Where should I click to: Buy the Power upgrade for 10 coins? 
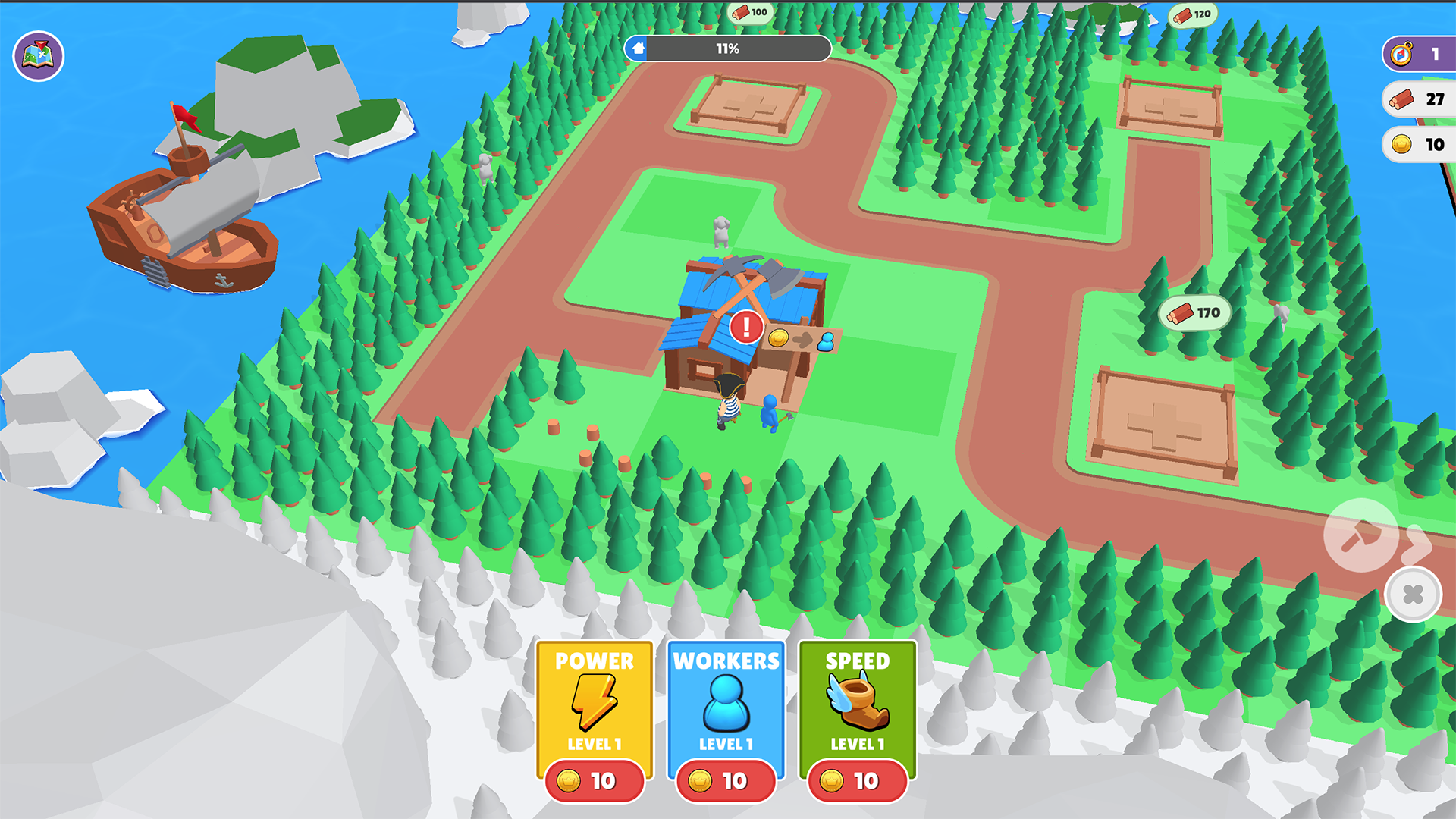pos(594,781)
